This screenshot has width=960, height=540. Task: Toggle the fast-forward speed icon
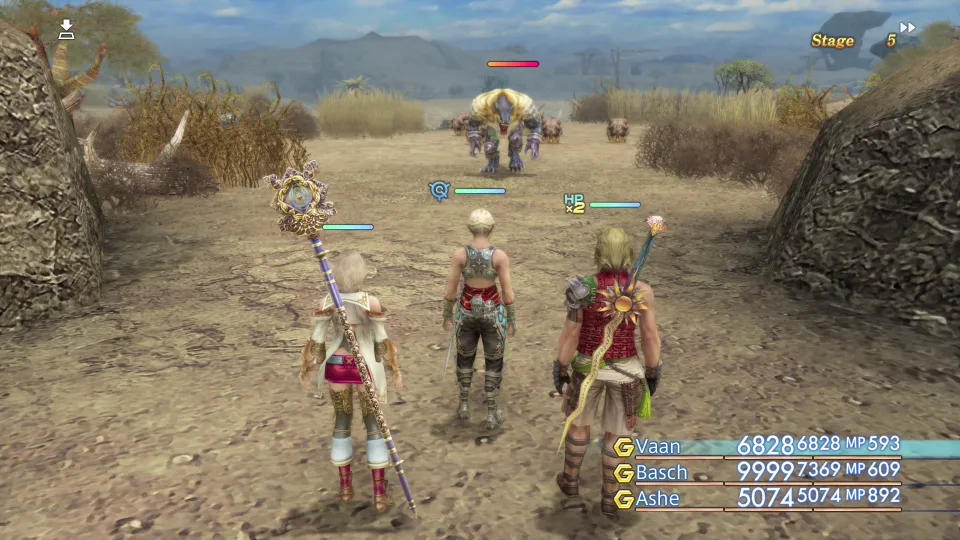(x=907, y=28)
